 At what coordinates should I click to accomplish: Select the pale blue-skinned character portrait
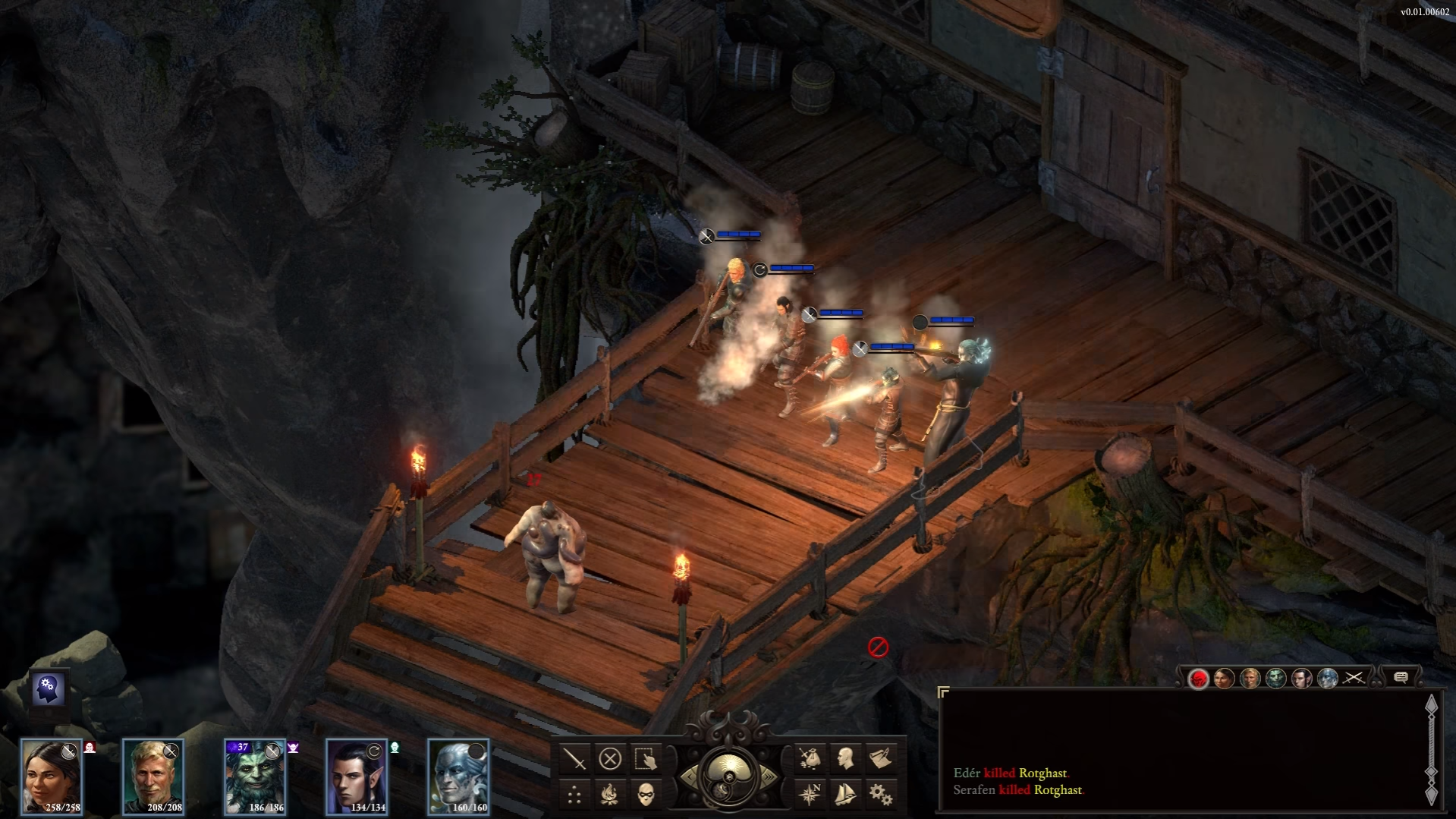[458, 776]
